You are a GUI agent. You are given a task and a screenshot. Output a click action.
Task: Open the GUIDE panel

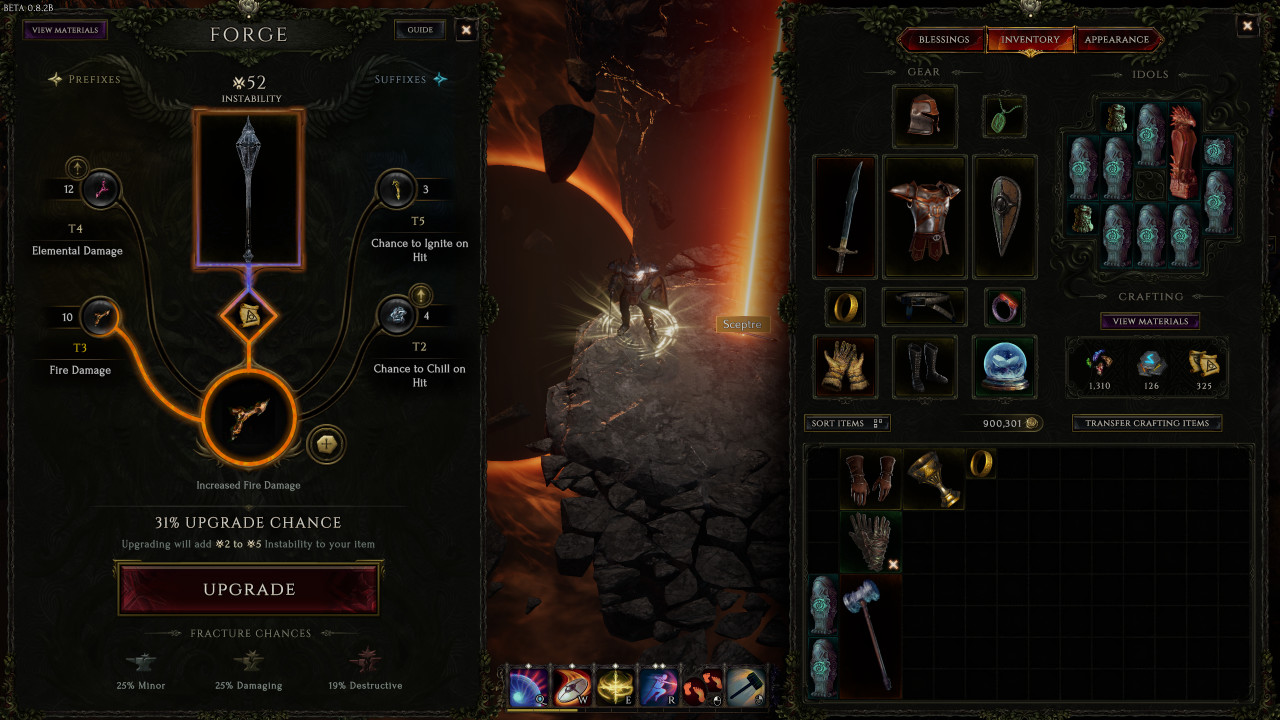tap(419, 29)
